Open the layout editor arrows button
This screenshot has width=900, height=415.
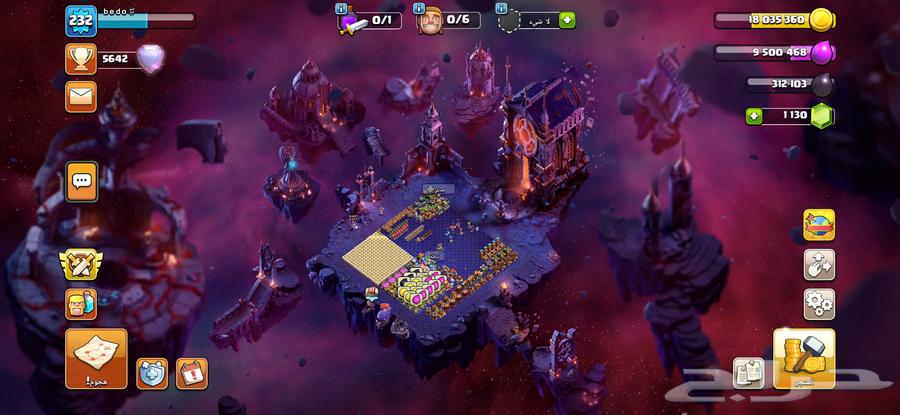click(x=819, y=264)
